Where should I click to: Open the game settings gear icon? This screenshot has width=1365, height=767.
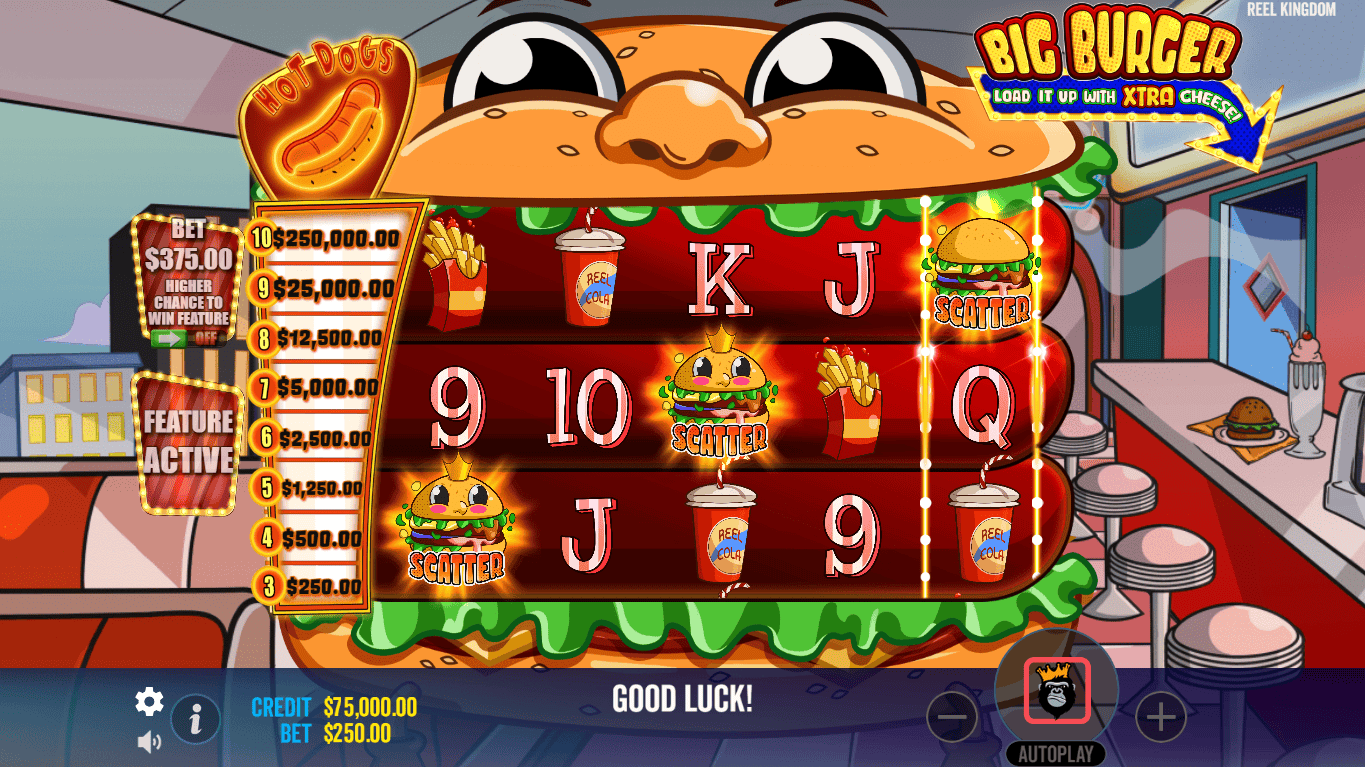[x=148, y=702]
